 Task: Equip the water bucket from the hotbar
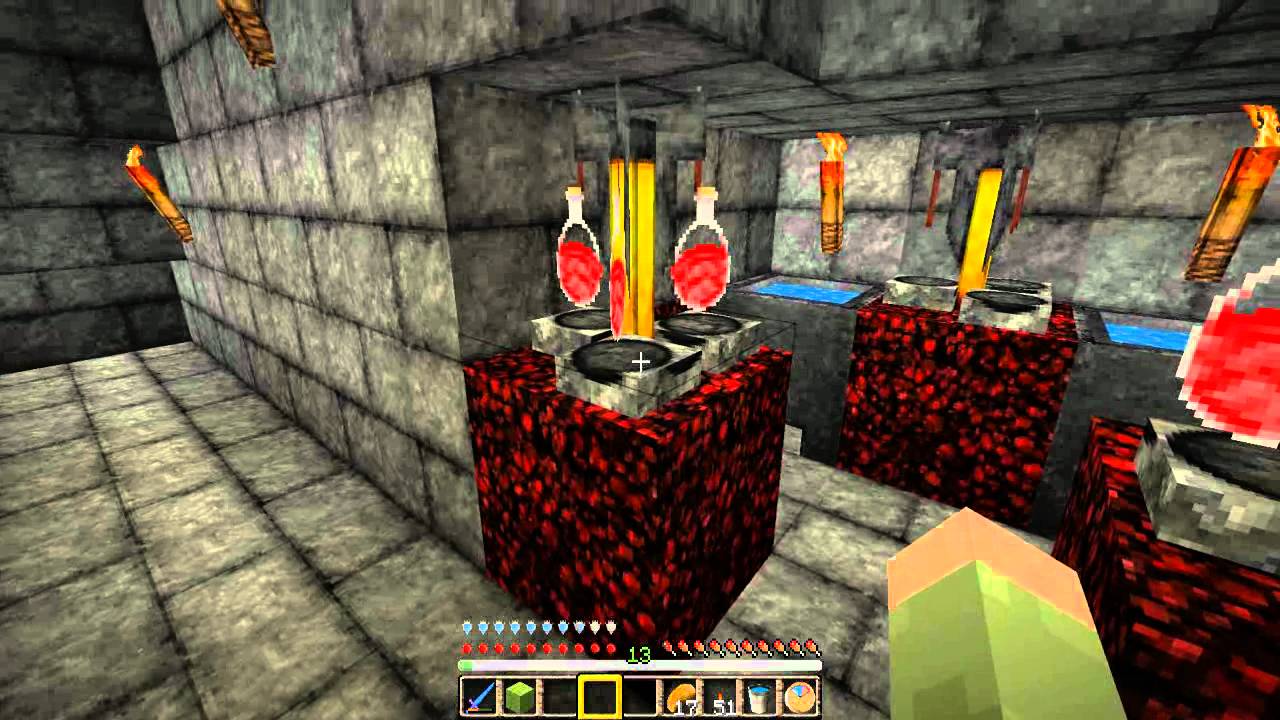[x=761, y=696]
